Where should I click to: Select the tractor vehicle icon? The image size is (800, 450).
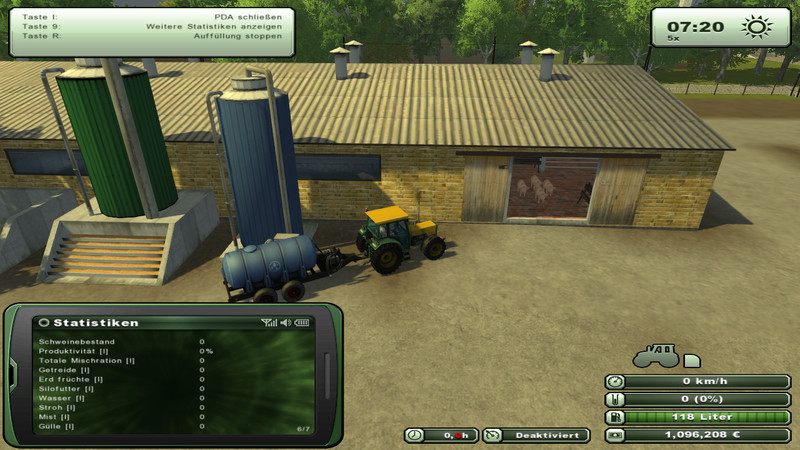coord(655,355)
